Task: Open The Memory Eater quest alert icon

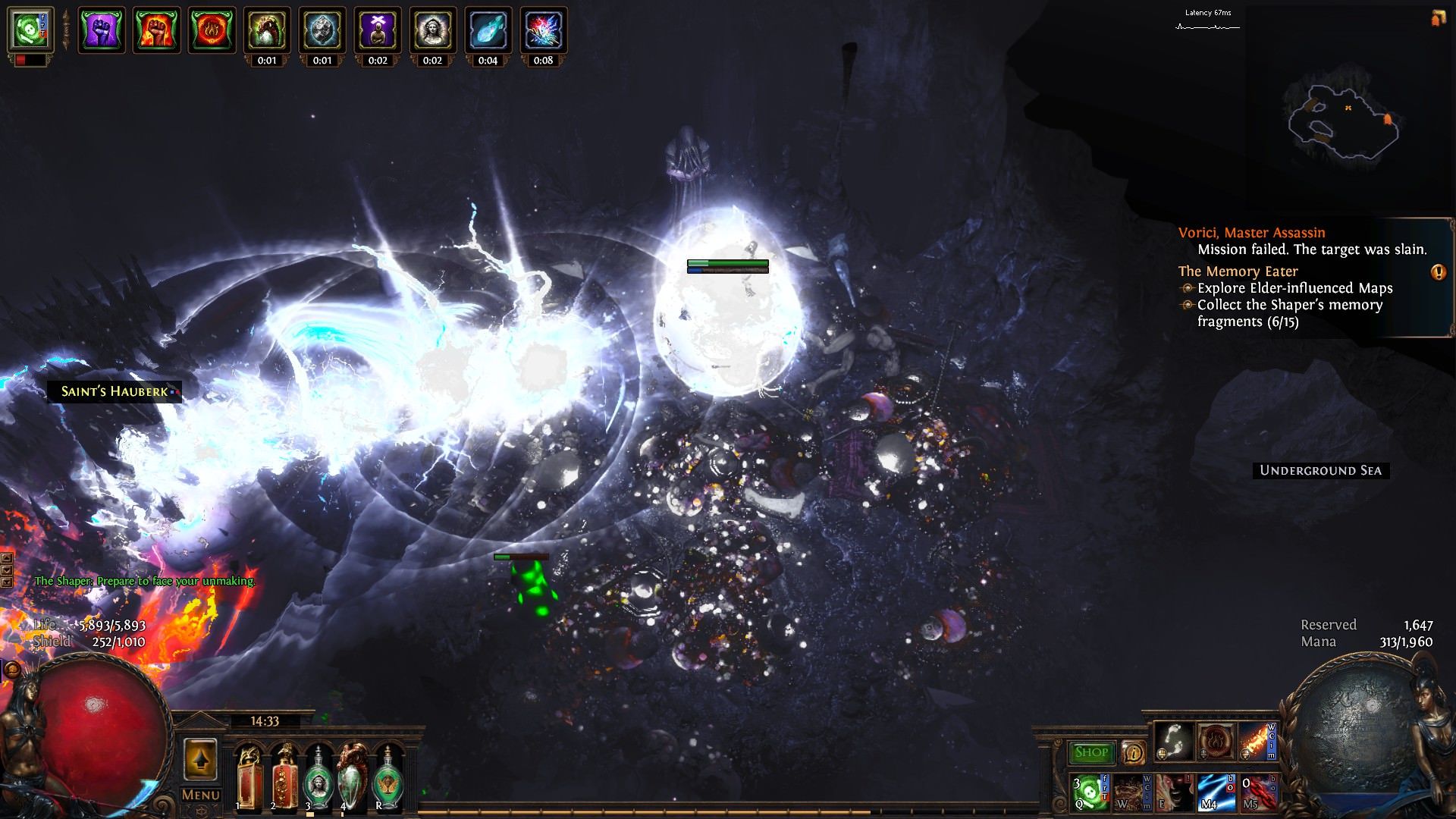Action: click(1438, 272)
